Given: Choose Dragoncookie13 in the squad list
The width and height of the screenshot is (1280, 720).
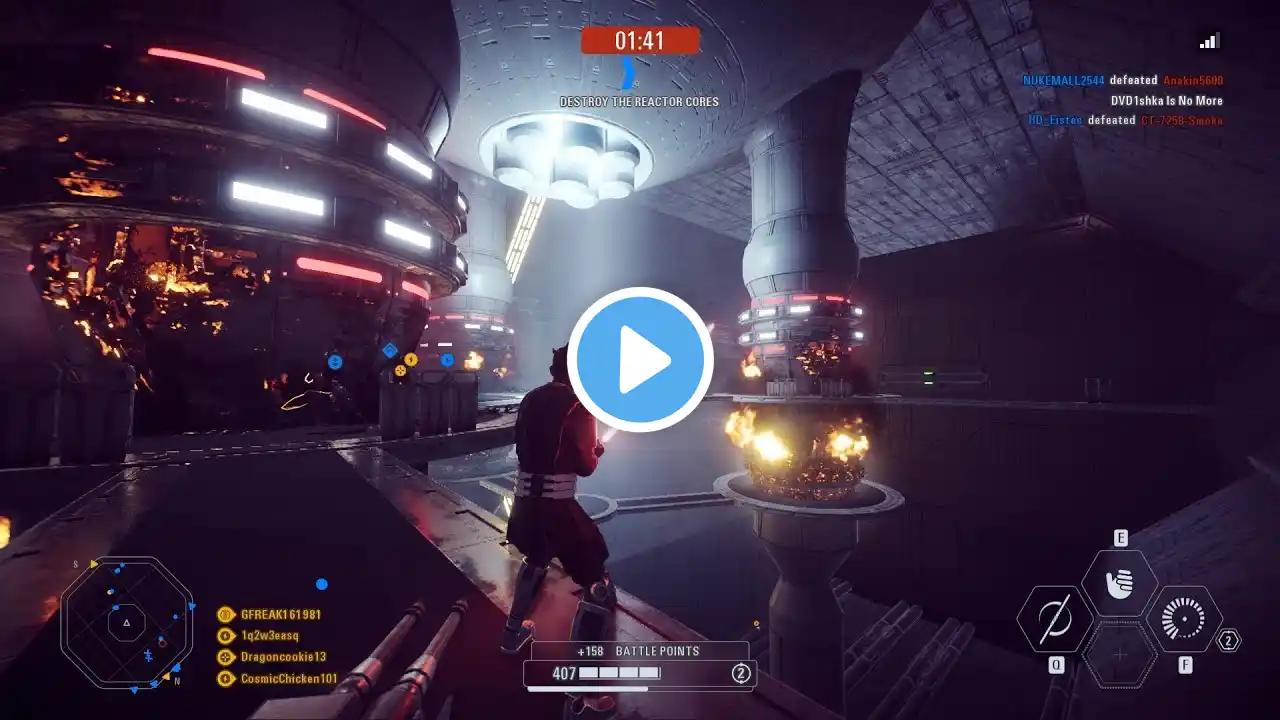Looking at the screenshot, I should click(283, 657).
